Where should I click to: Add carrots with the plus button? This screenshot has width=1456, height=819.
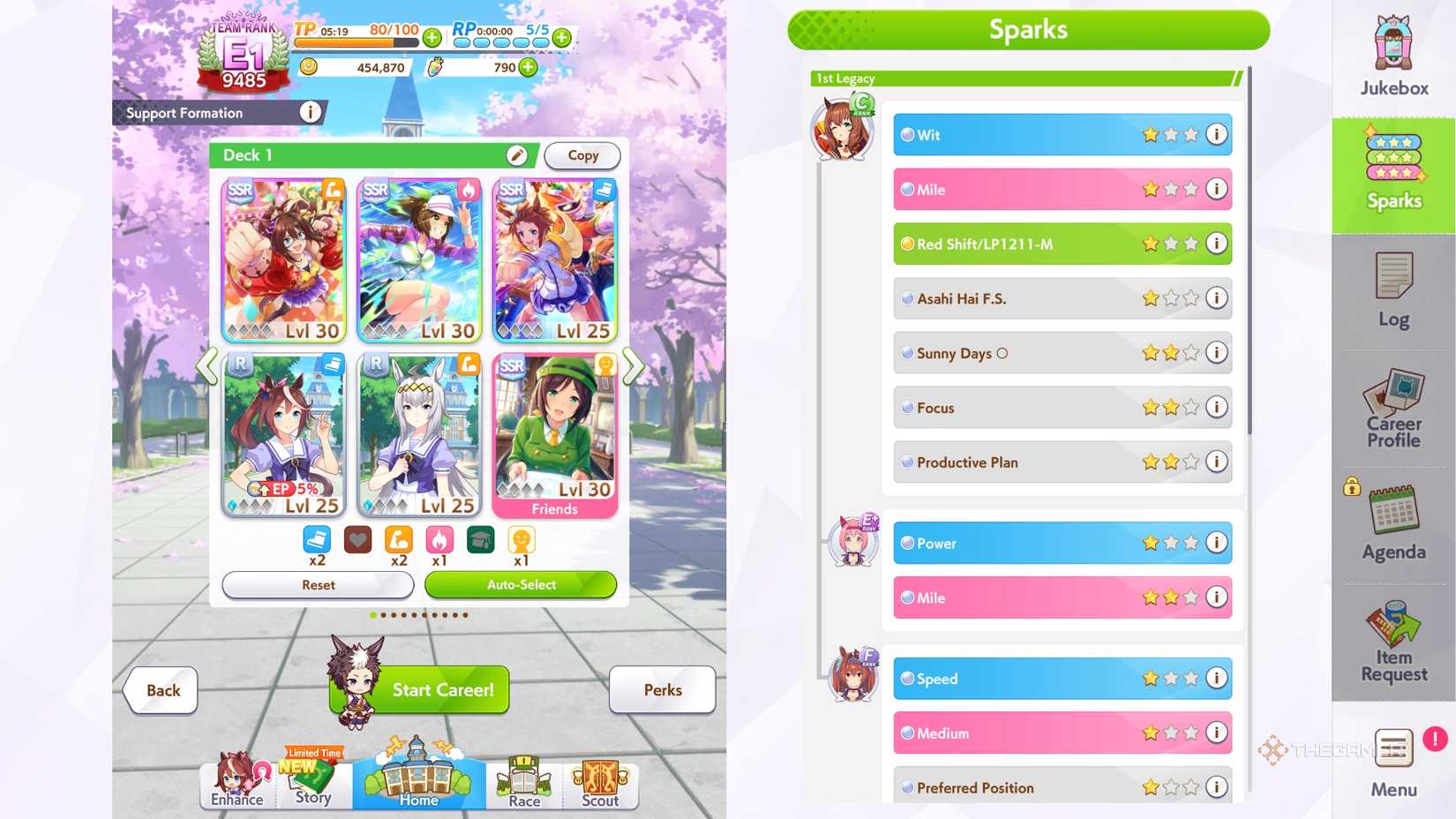[527, 67]
